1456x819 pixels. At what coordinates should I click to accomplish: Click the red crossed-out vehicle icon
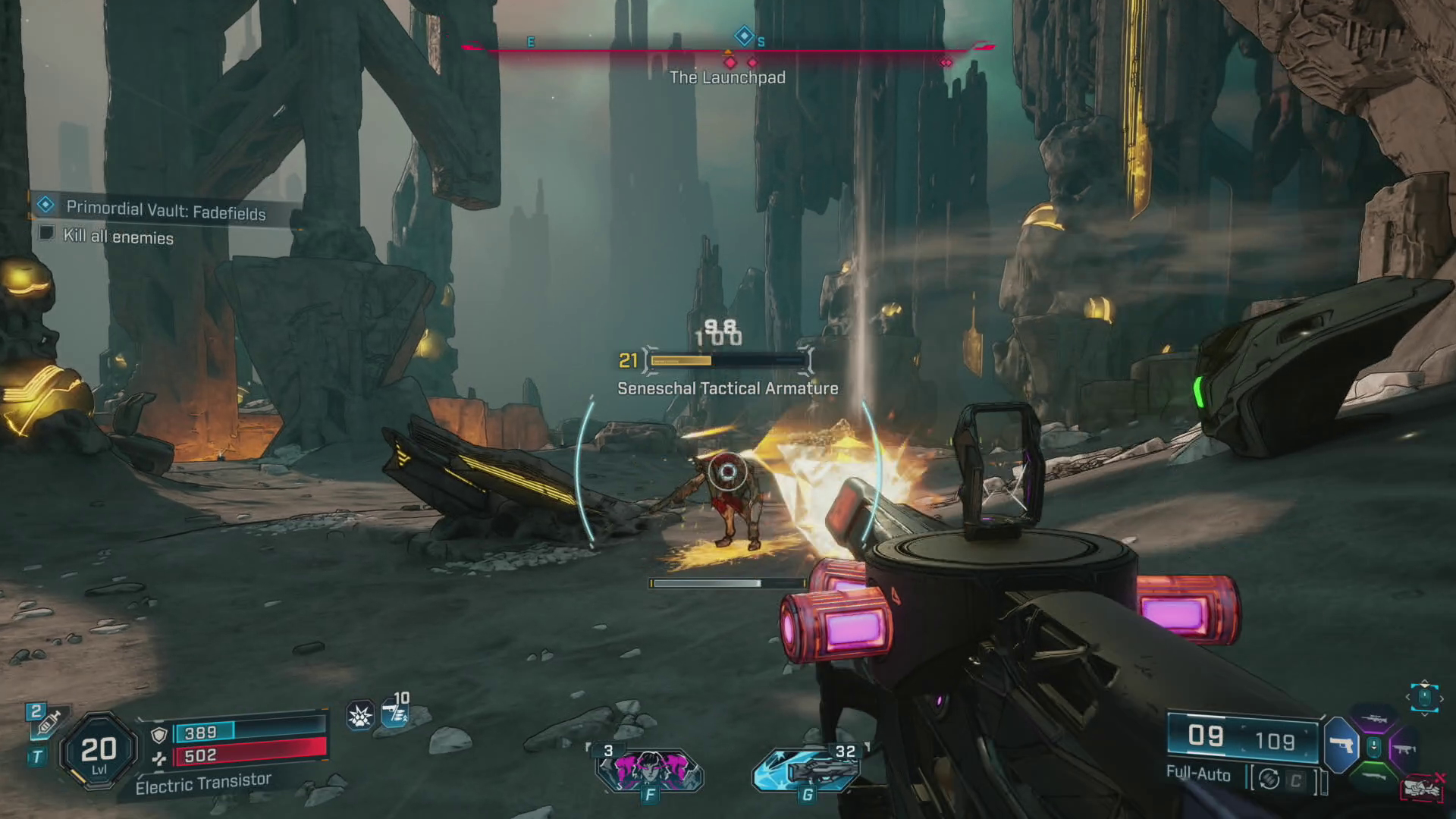coord(1421,789)
